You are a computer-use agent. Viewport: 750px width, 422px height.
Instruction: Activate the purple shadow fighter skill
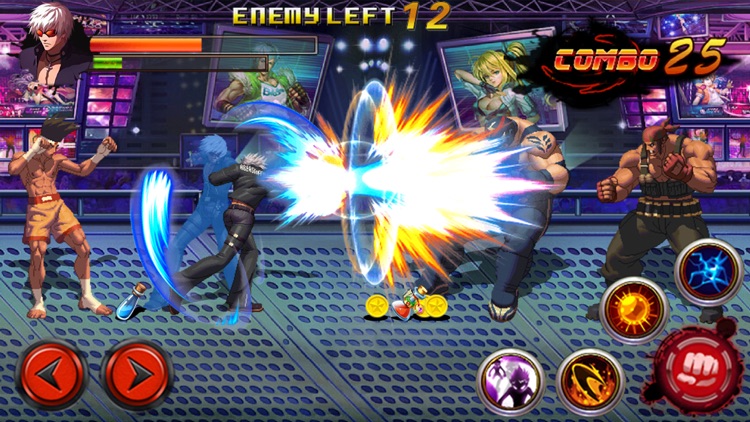pyautogui.click(x=511, y=381)
